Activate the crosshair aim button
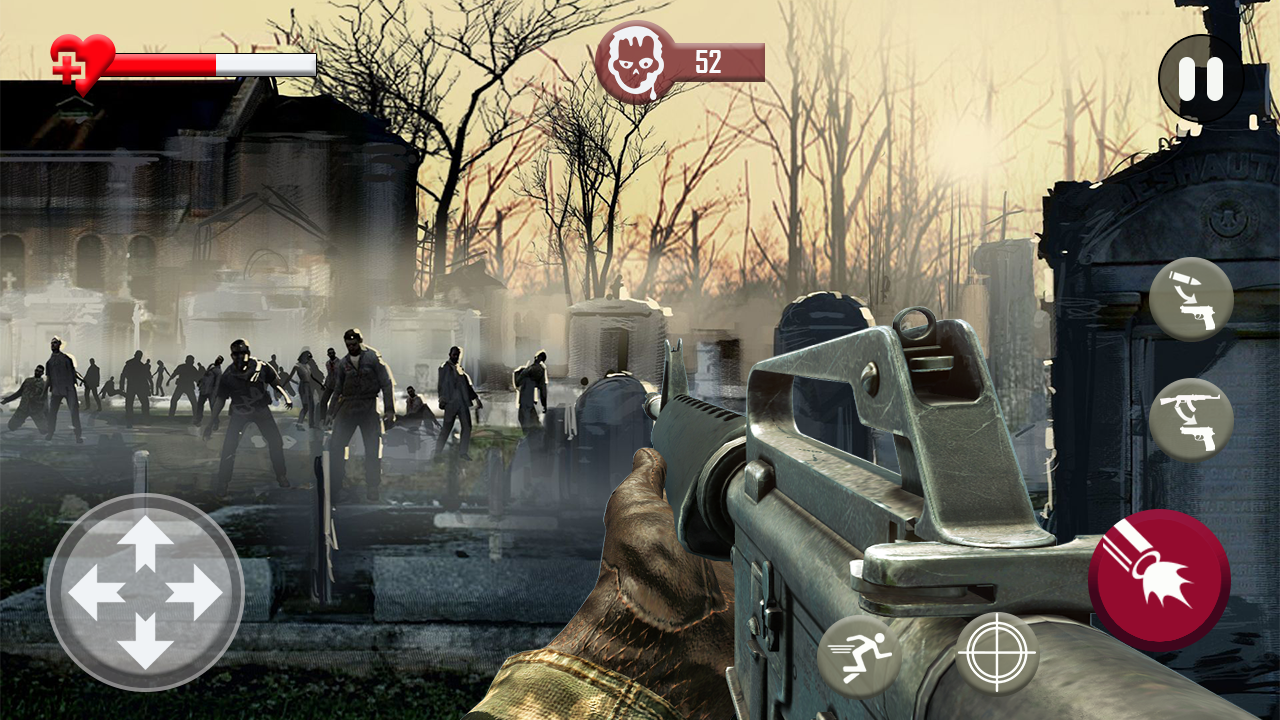Image resolution: width=1280 pixels, height=720 pixels. (996, 654)
